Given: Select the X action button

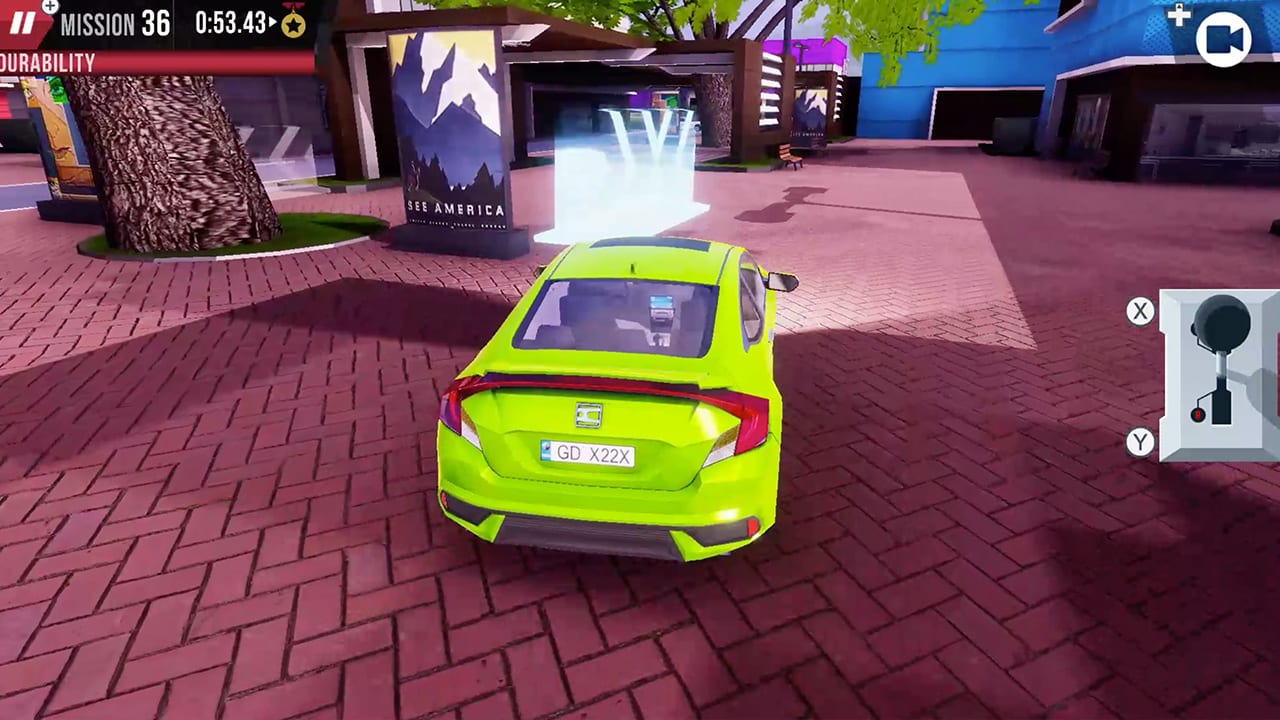Looking at the screenshot, I should coord(1140,311).
